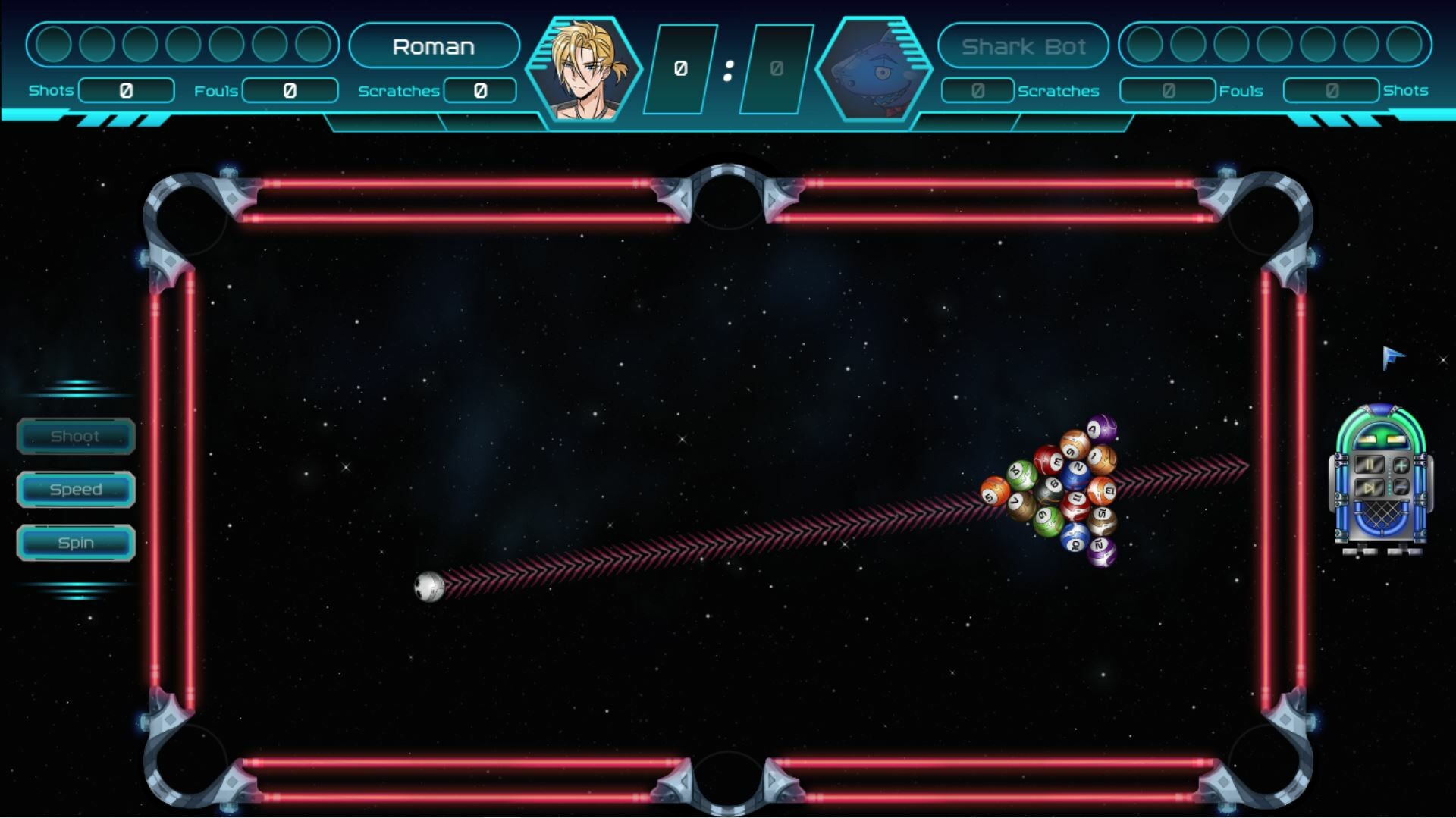Click Shark Bot's Scratches counter field

pyautogui.click(x=976, y=90)
